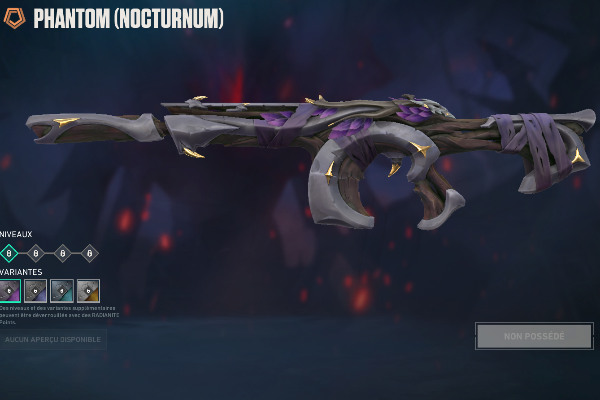Select the highlighted first level diamond
Viewport: 600px width, 400px height.
pos(9,253)
